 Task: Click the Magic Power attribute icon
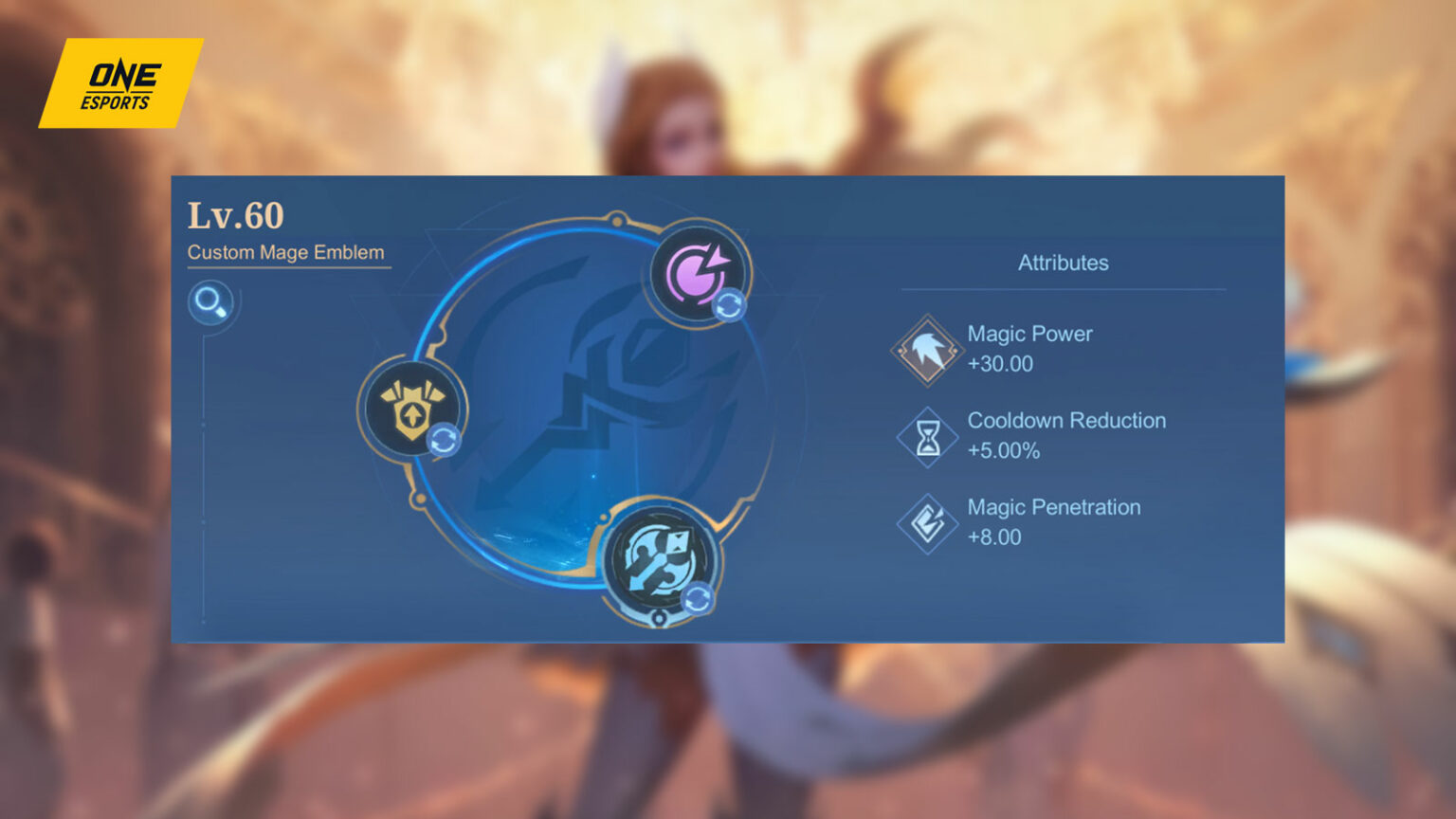click(925, 349)
